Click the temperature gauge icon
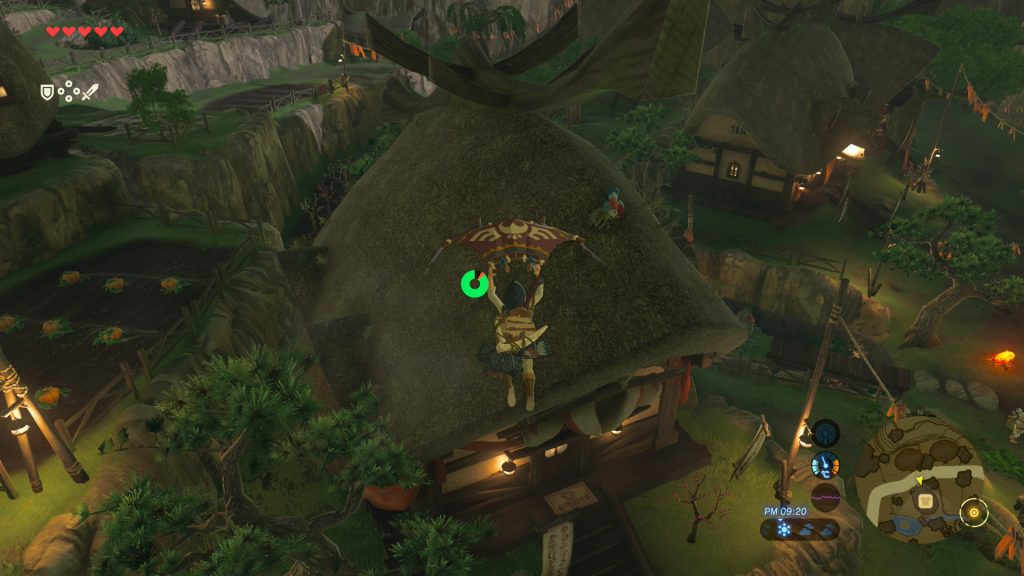1024x576 pixels. (x=825, y=465)
